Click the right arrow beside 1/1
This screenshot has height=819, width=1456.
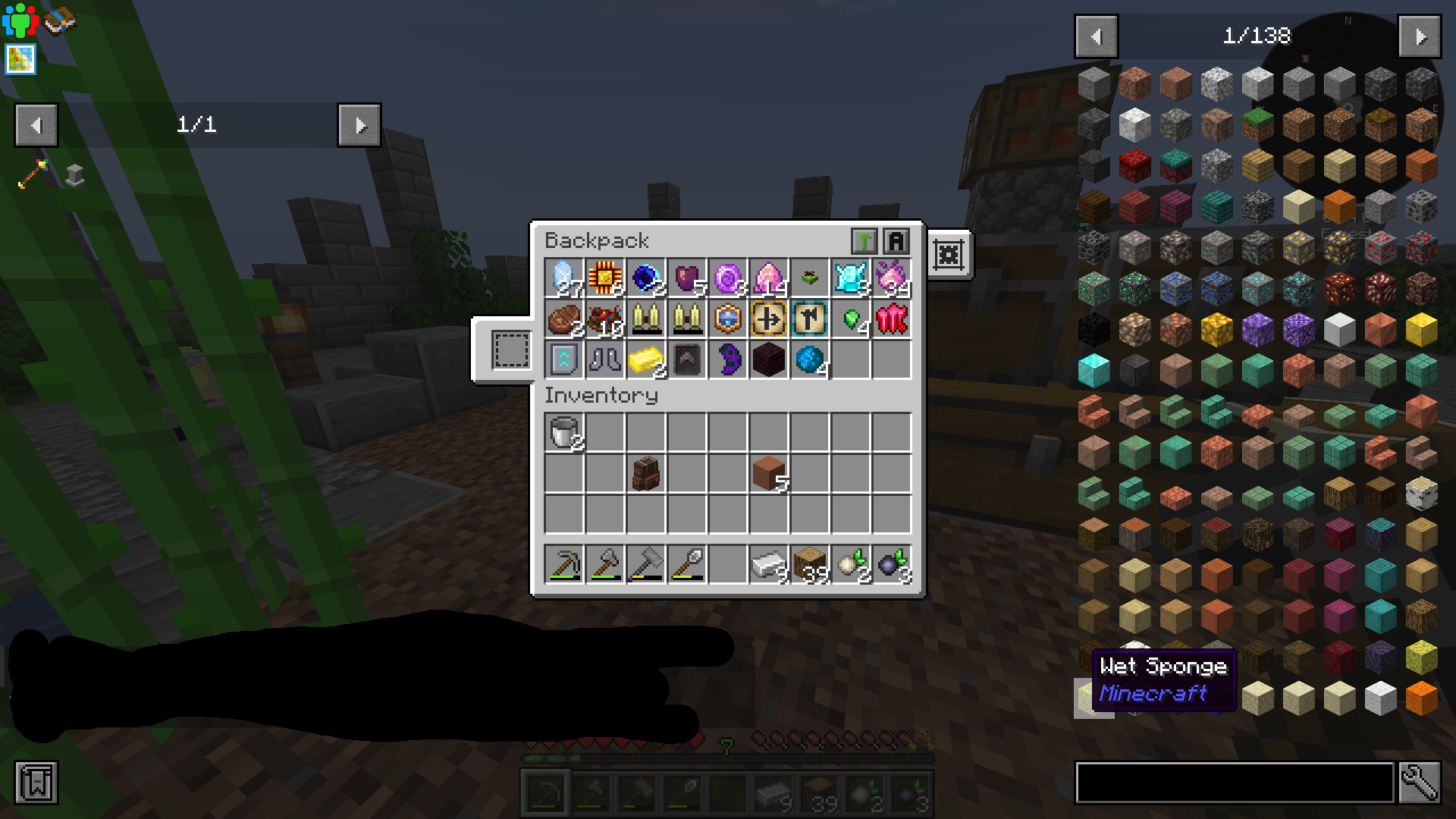[x=359, y=125]
